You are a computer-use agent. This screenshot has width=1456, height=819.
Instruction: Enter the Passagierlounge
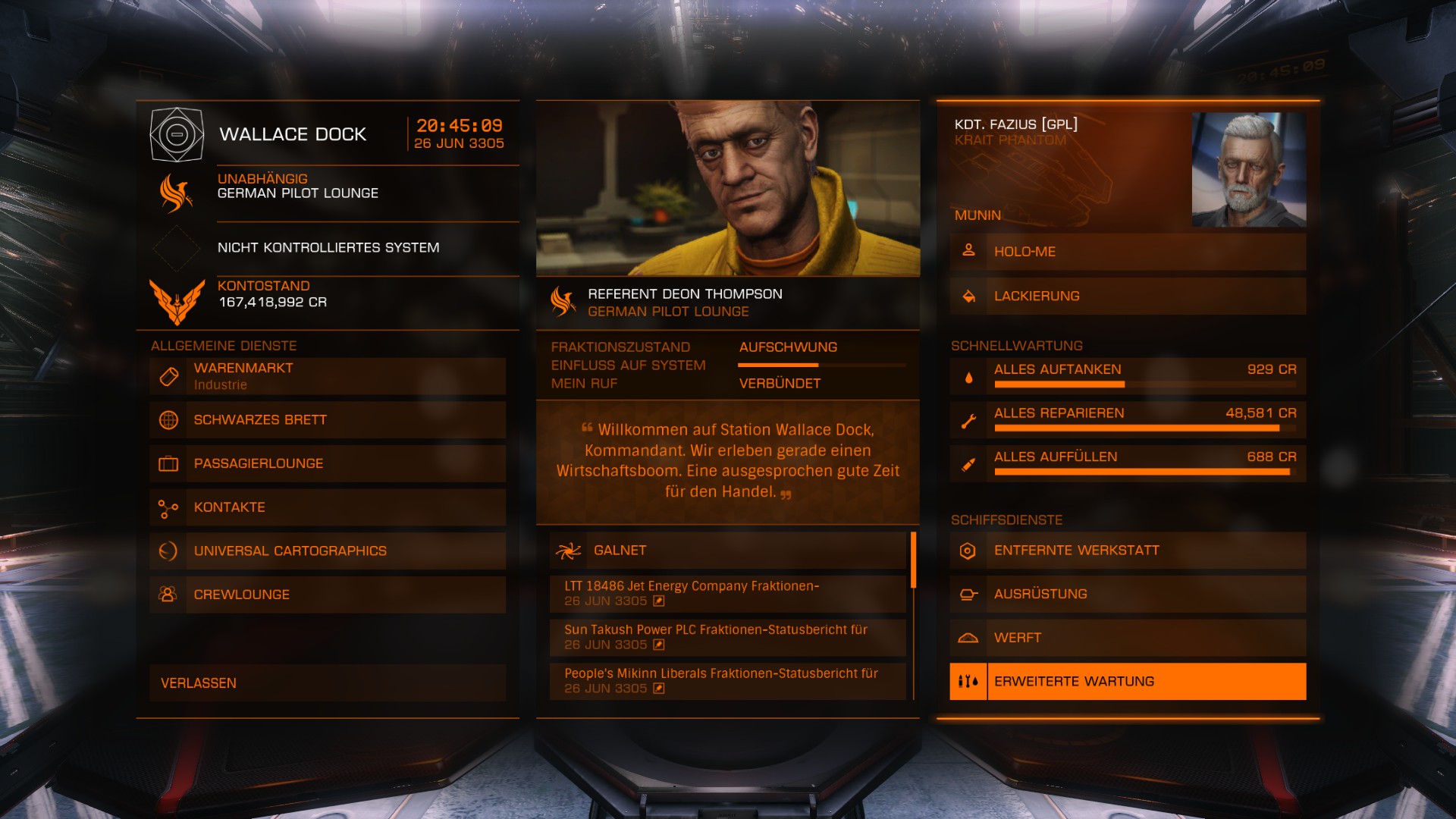[x=328, y=463]
